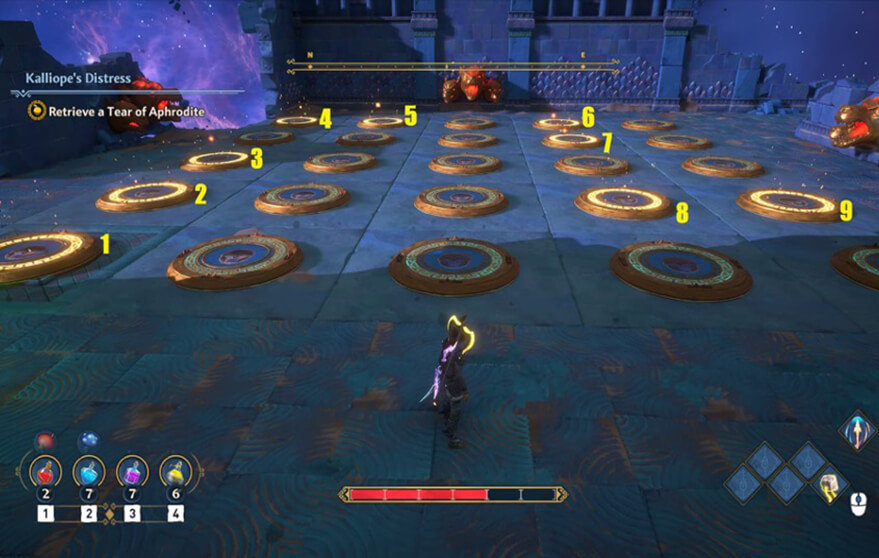Select the red health potion
This screenshot has width=879, height=558.
[46, 469]
